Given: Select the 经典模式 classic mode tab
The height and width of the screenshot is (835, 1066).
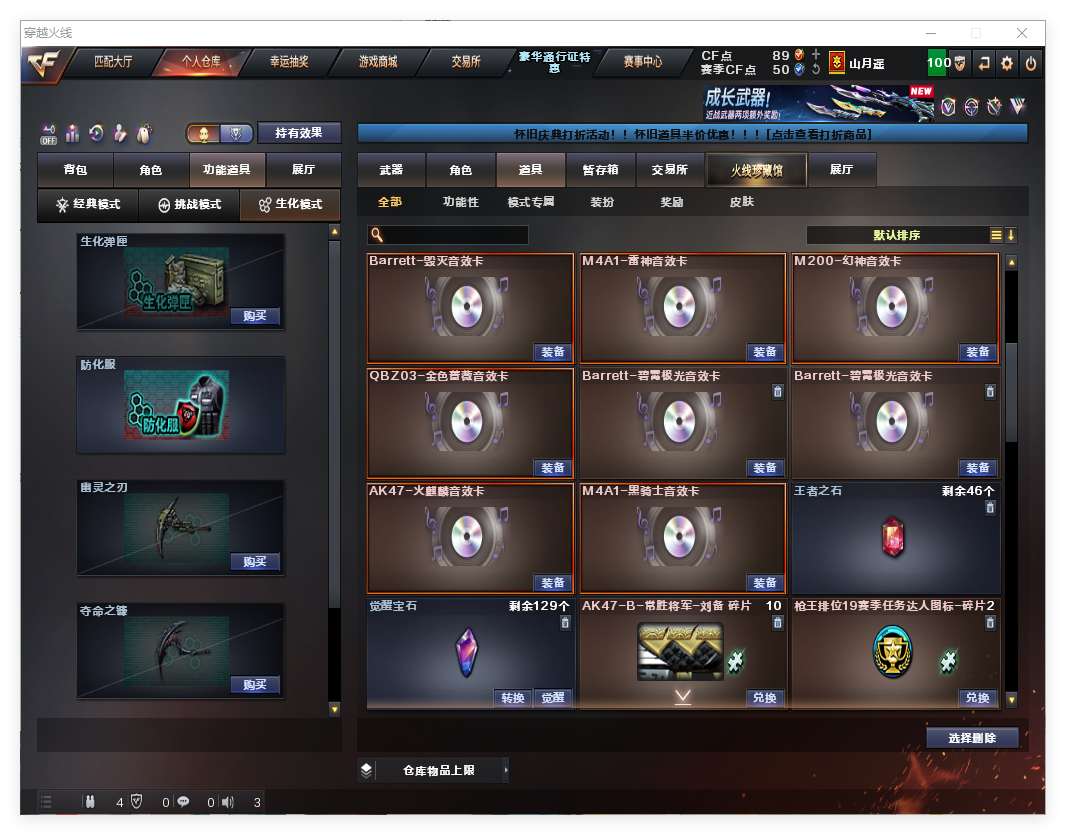Looking at the screenshot, I should click(88, 204).
